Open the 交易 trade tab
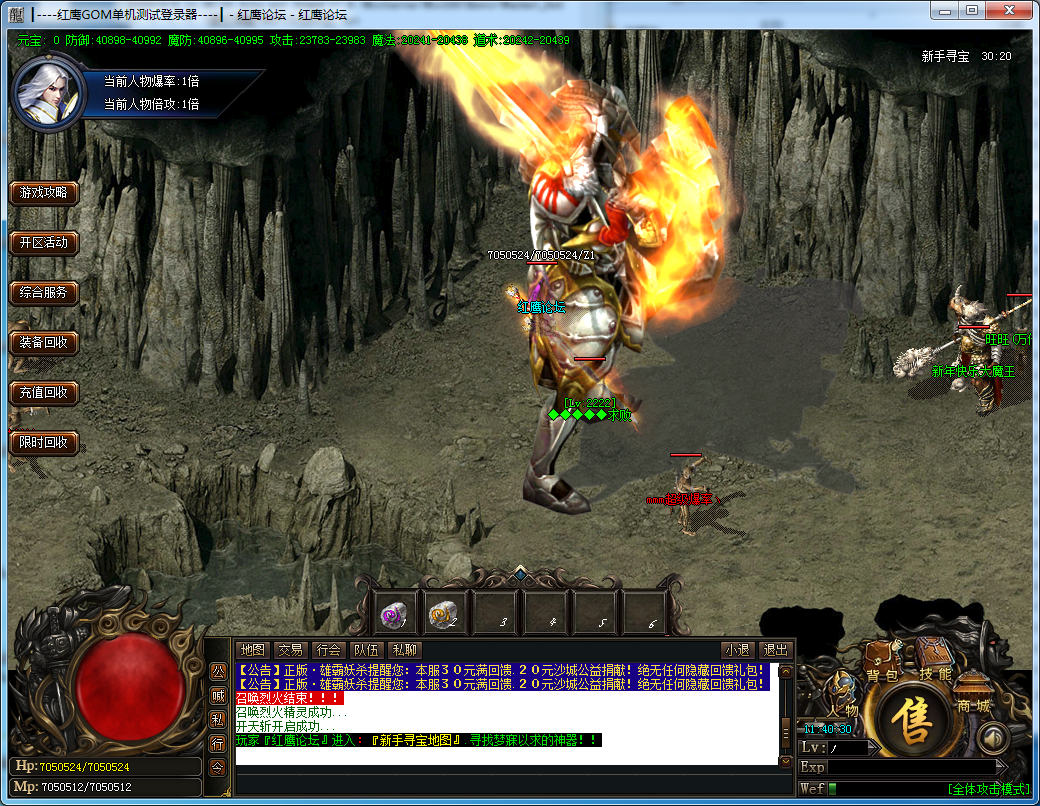 tap(290, 649)
